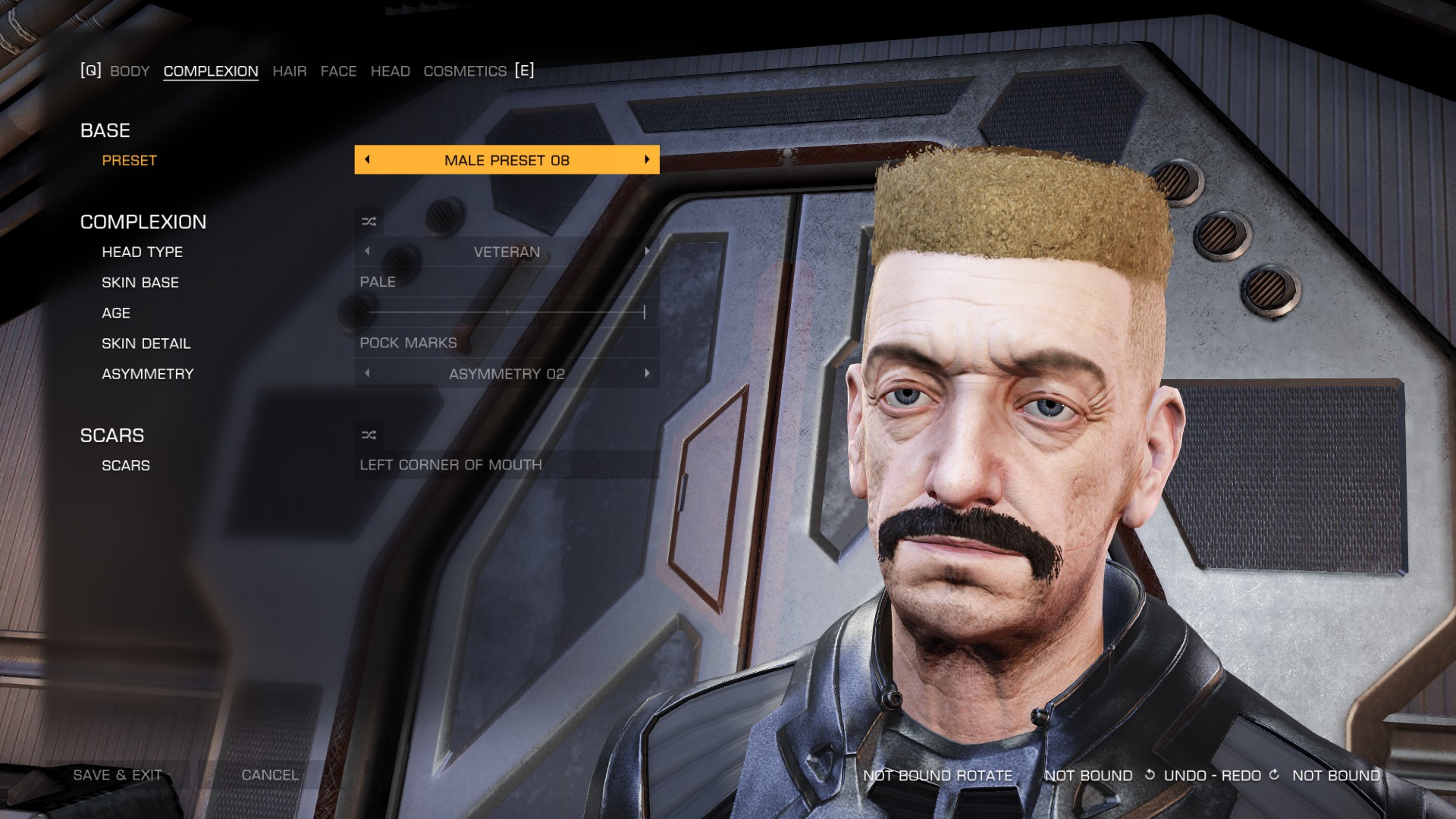
Task: Save and exit the character editor
Action: [x=118, y=775]
